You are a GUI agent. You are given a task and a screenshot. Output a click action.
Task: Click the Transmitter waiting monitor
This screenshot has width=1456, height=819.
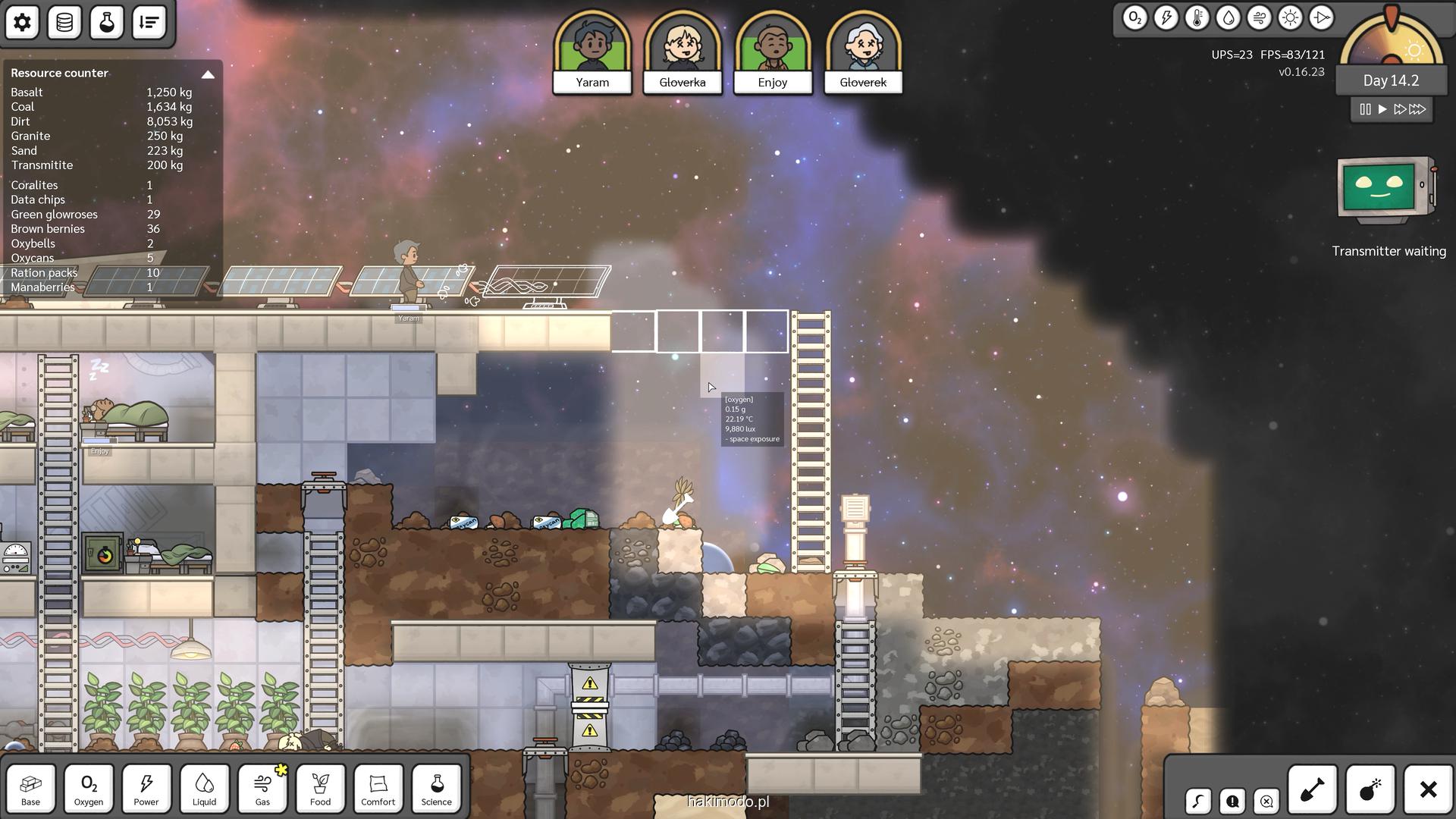[1388, 190]
